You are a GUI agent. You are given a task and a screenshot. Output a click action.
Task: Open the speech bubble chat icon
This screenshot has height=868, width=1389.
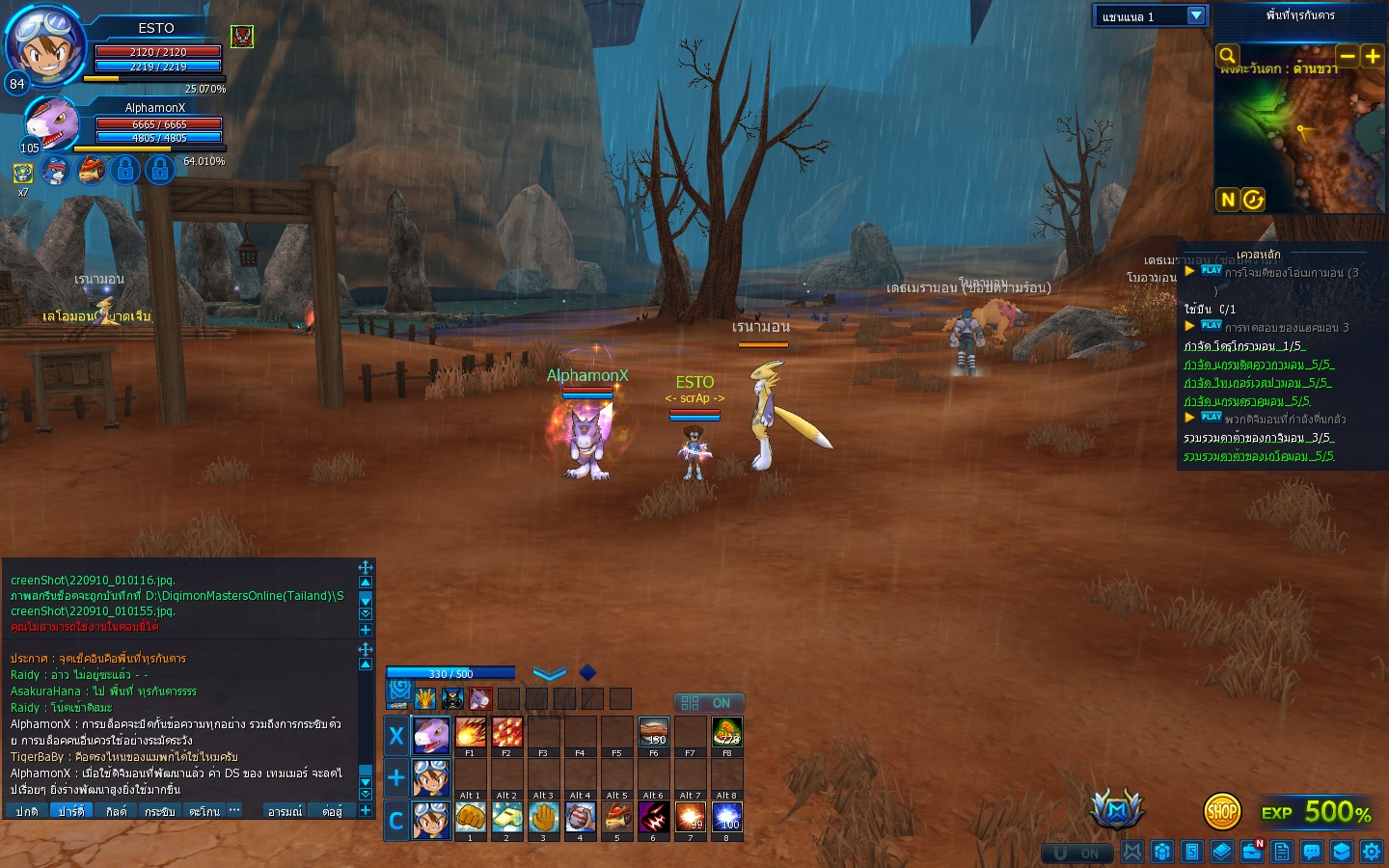1312,852
